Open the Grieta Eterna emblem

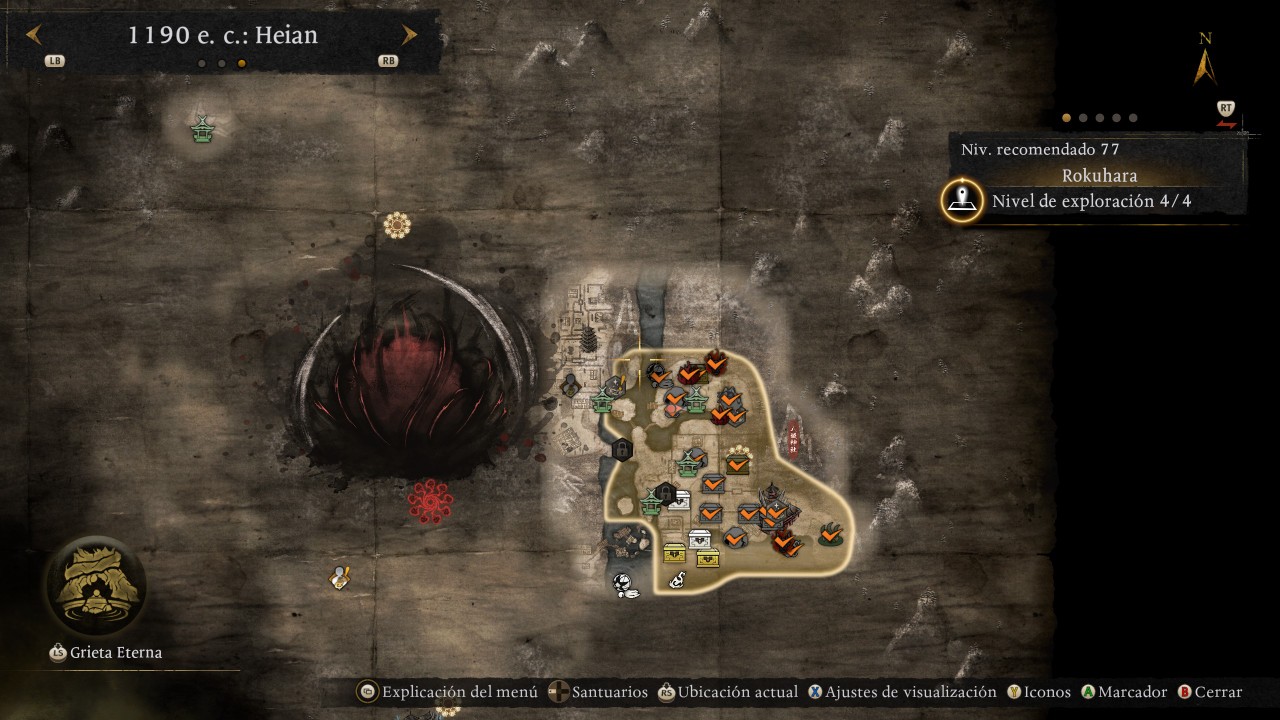point(95,587)
